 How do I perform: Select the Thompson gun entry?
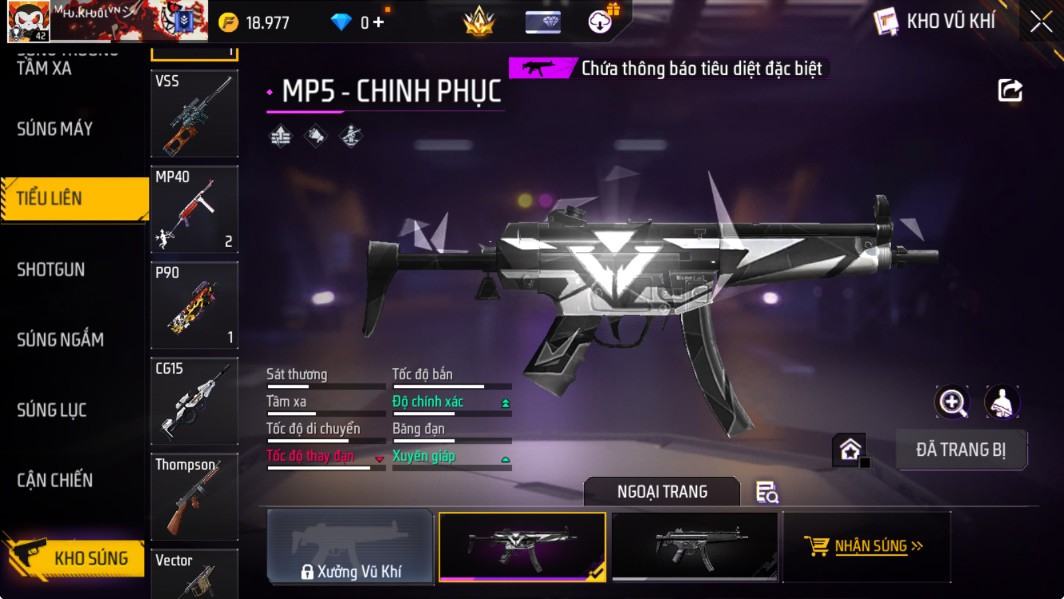pyautogui.click(x=194, y=497)
